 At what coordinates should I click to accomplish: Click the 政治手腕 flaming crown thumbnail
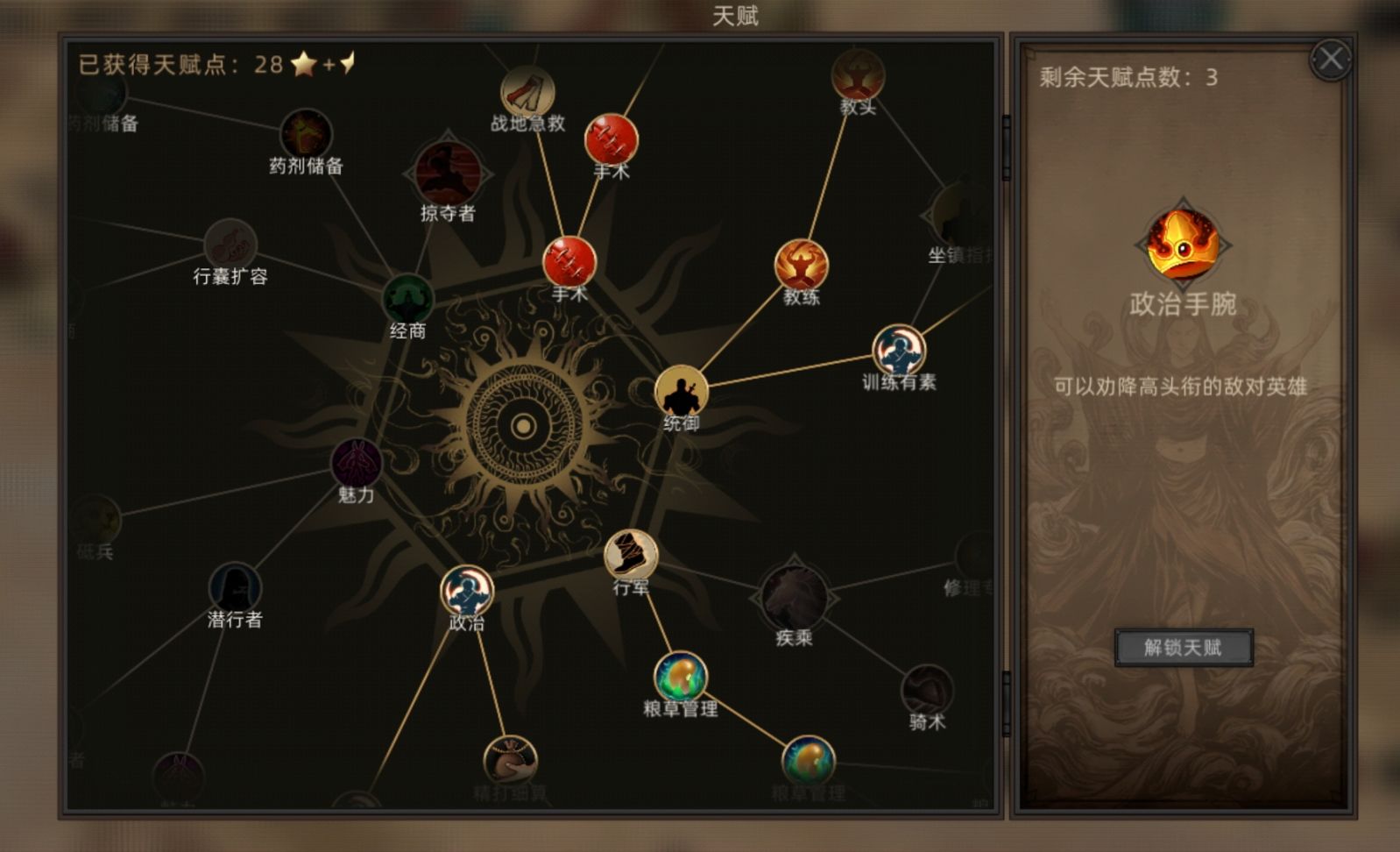click(1184, 243)
